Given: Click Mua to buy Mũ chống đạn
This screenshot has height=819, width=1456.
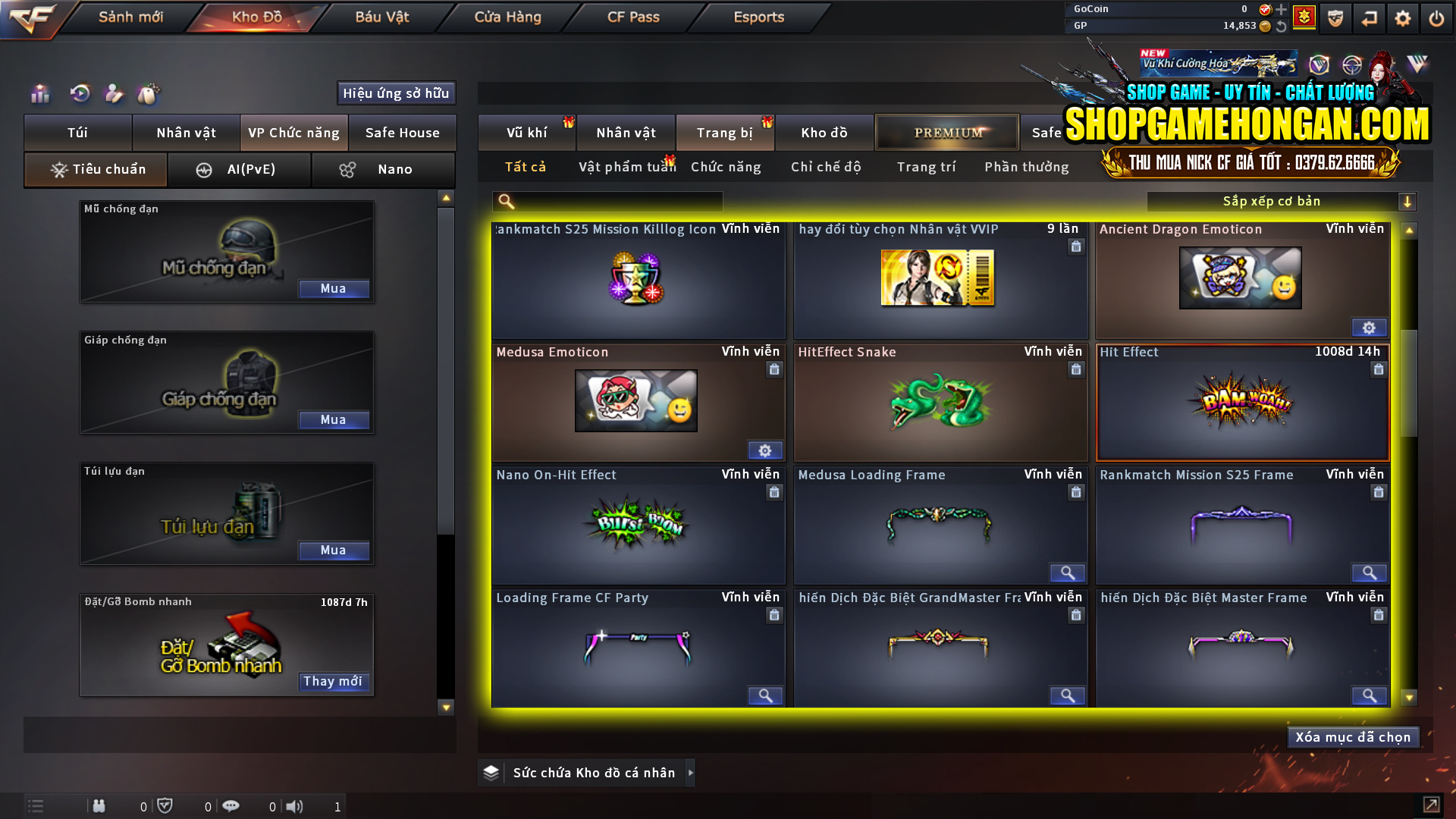Looking at the screenshot, I should [x=334, y=288].
